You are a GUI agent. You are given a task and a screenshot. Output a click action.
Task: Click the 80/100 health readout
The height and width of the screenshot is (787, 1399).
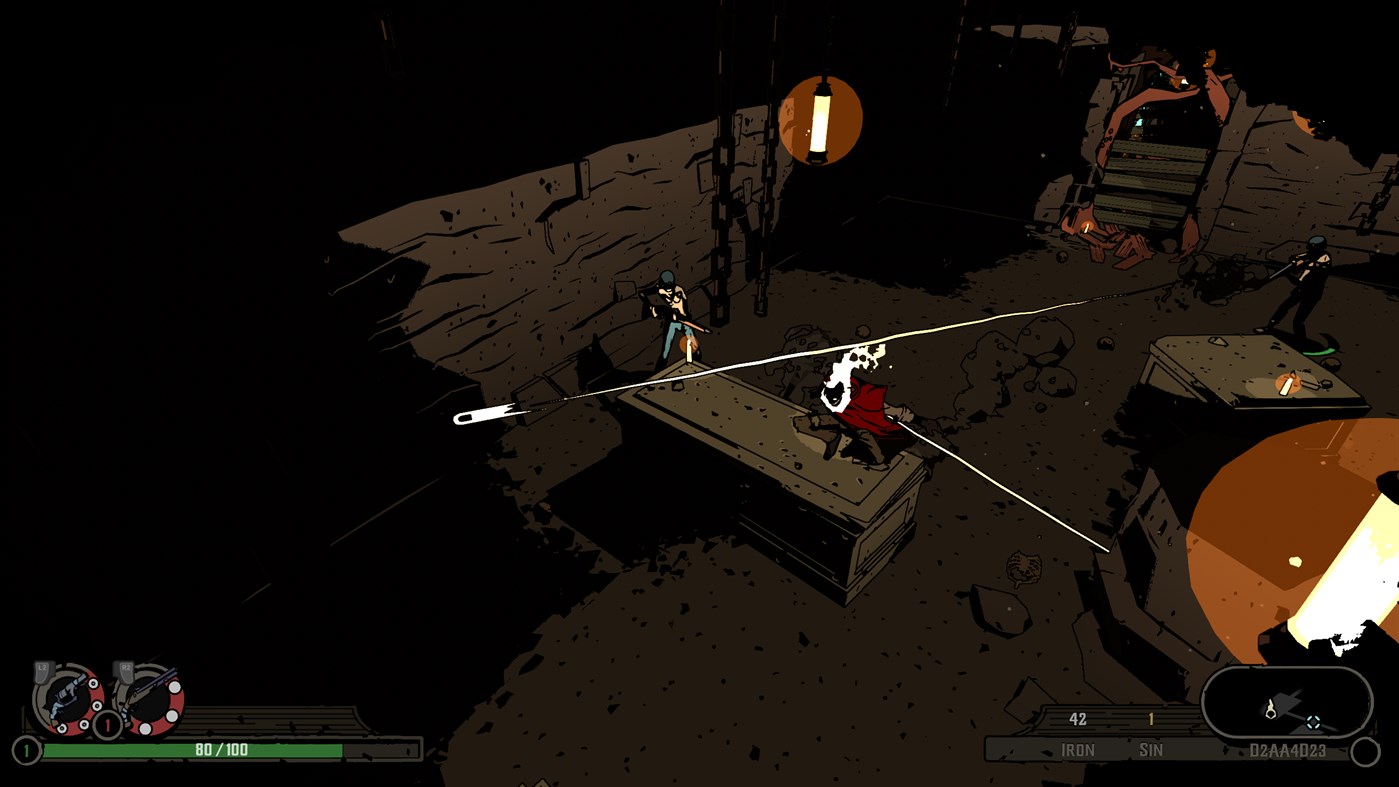tap(222, 749)
